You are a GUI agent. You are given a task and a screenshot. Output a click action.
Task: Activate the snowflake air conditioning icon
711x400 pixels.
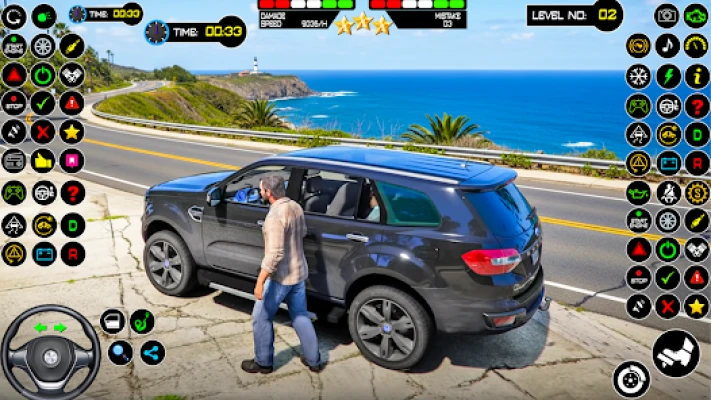(x=638, y=76)
